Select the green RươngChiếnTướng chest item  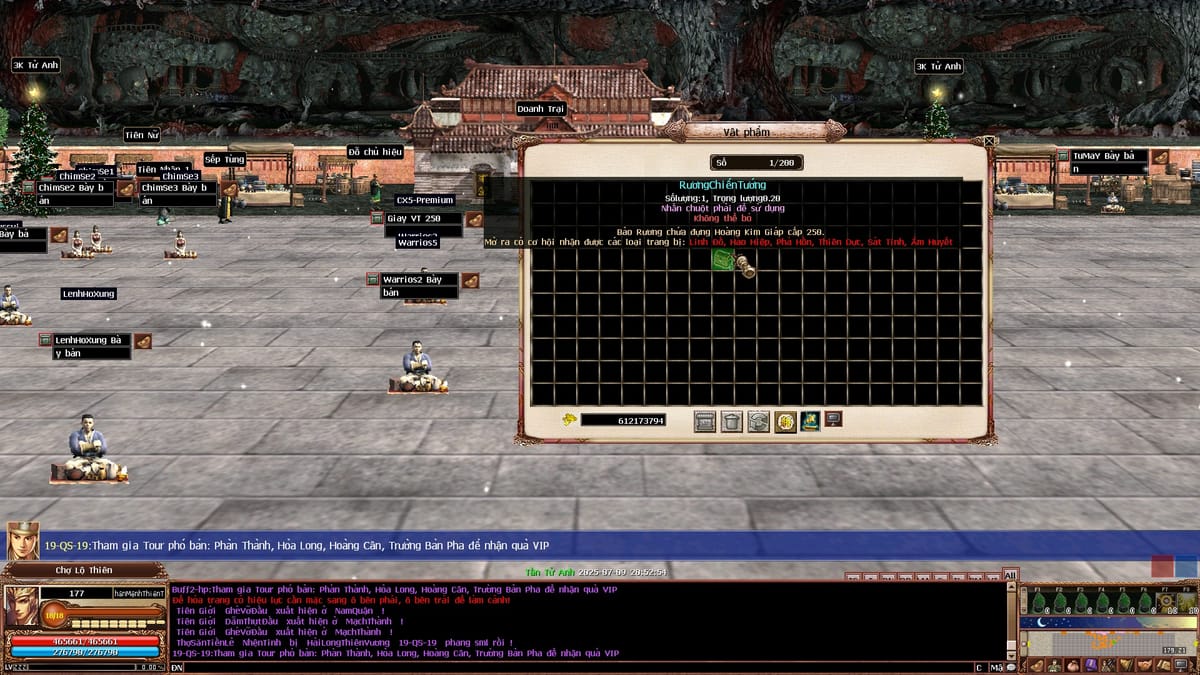(x=723, y=261)
